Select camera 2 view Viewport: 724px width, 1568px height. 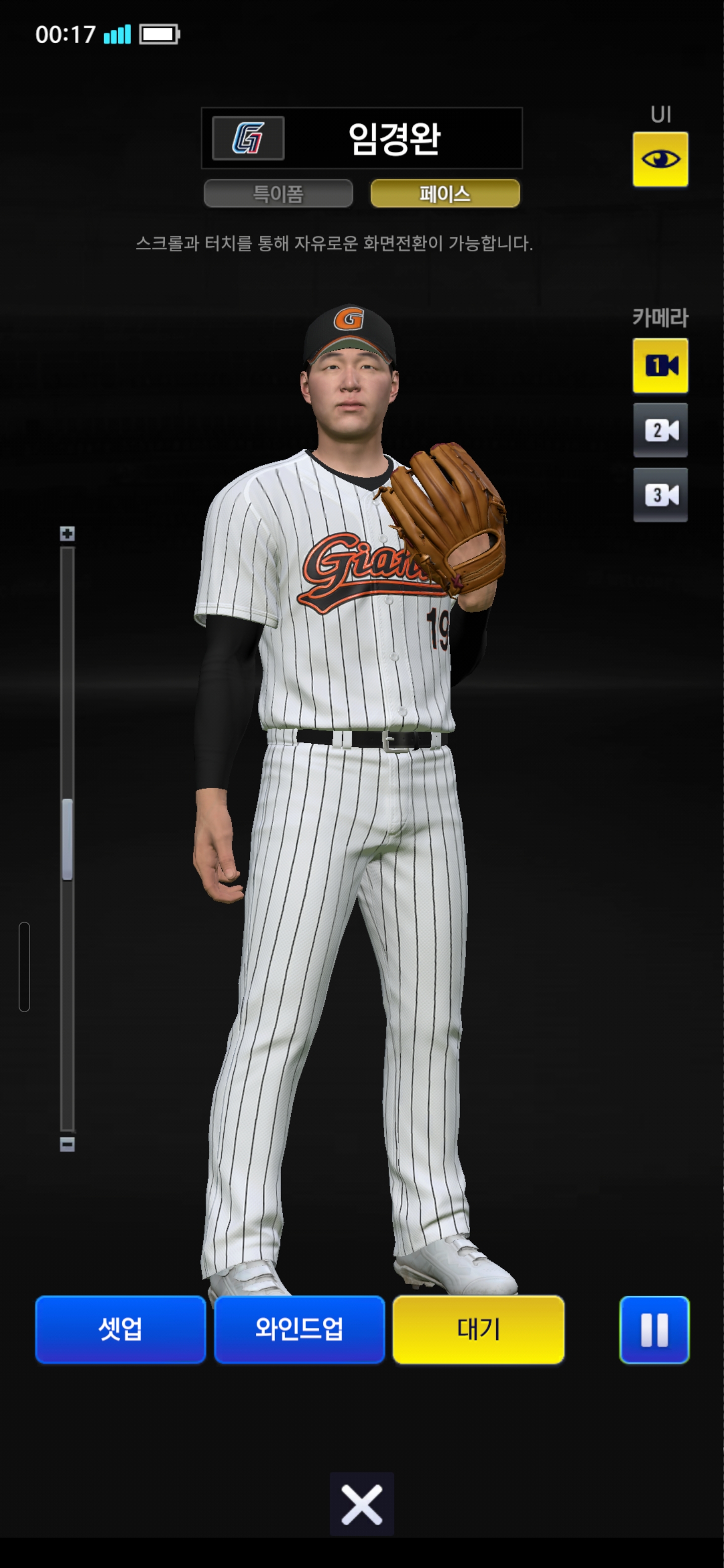[x=660, y=430]
